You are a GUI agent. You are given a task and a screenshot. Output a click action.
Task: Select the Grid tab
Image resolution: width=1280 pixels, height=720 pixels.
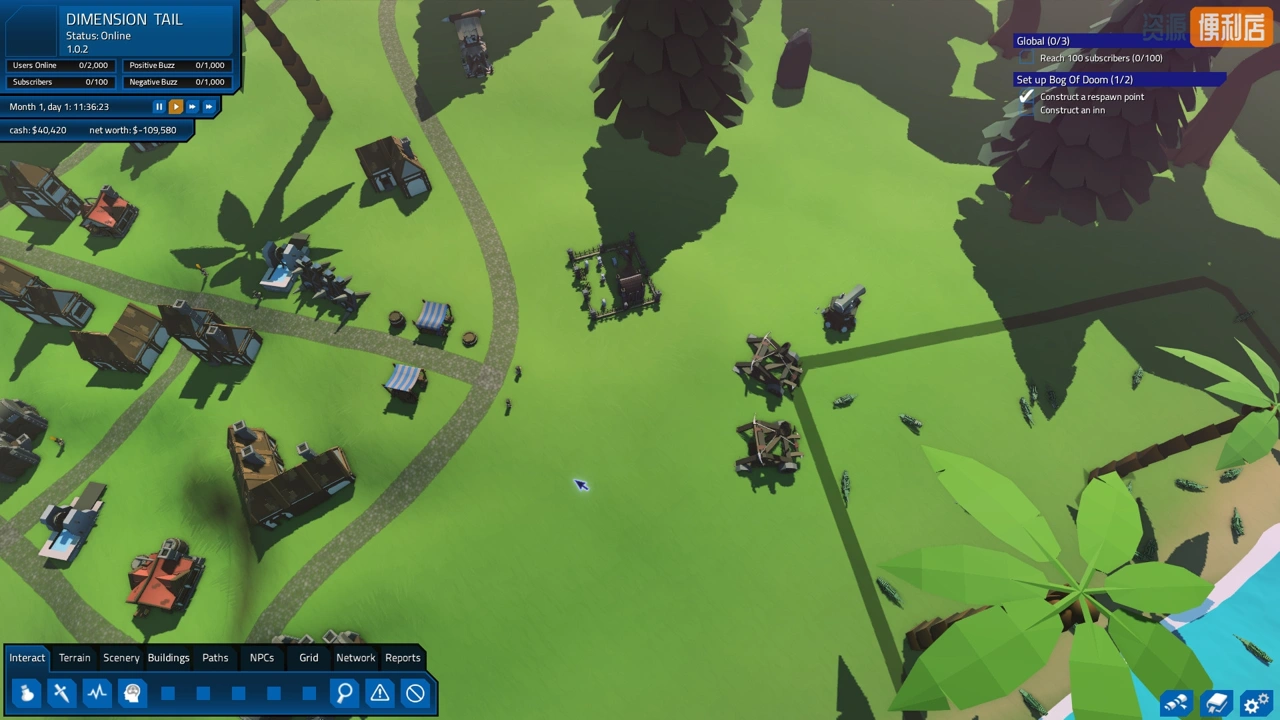(x=309, y=657)
